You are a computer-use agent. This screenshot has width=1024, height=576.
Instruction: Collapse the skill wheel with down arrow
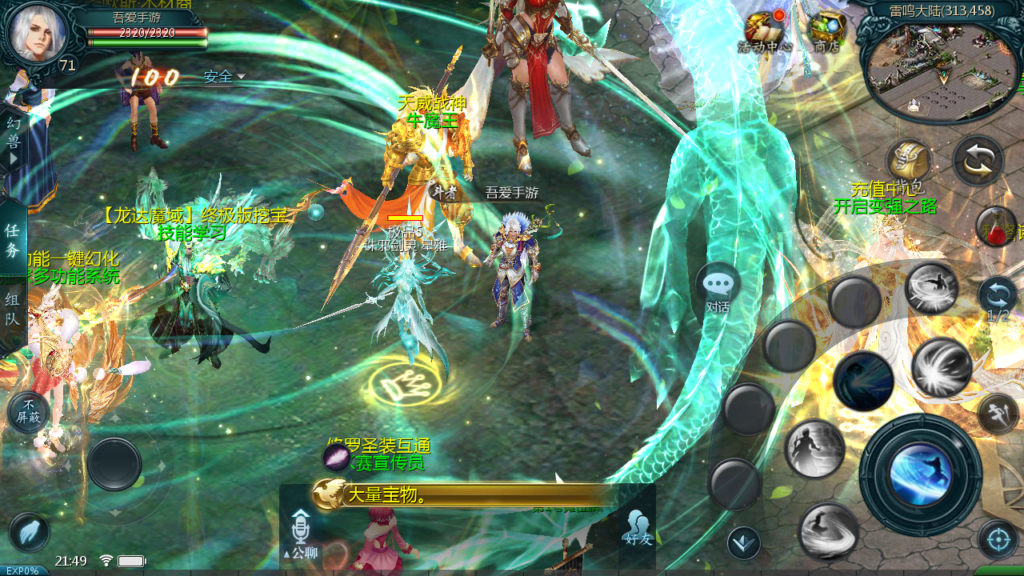pos(743,543)
